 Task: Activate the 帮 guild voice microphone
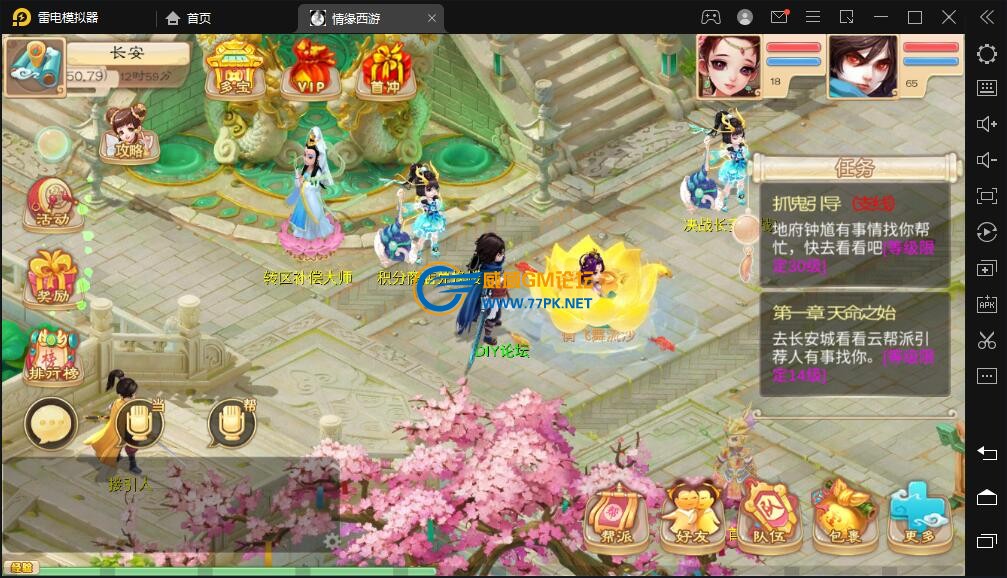231,424
